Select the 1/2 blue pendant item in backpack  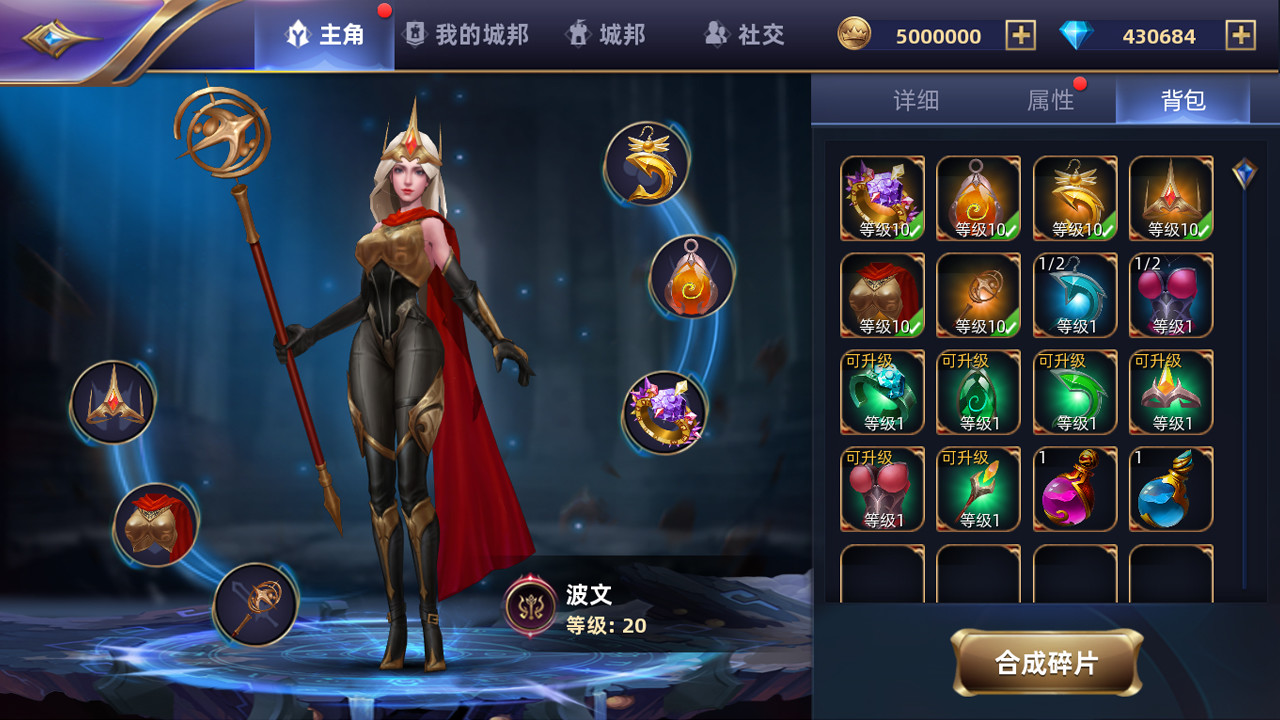[1075, 295]
